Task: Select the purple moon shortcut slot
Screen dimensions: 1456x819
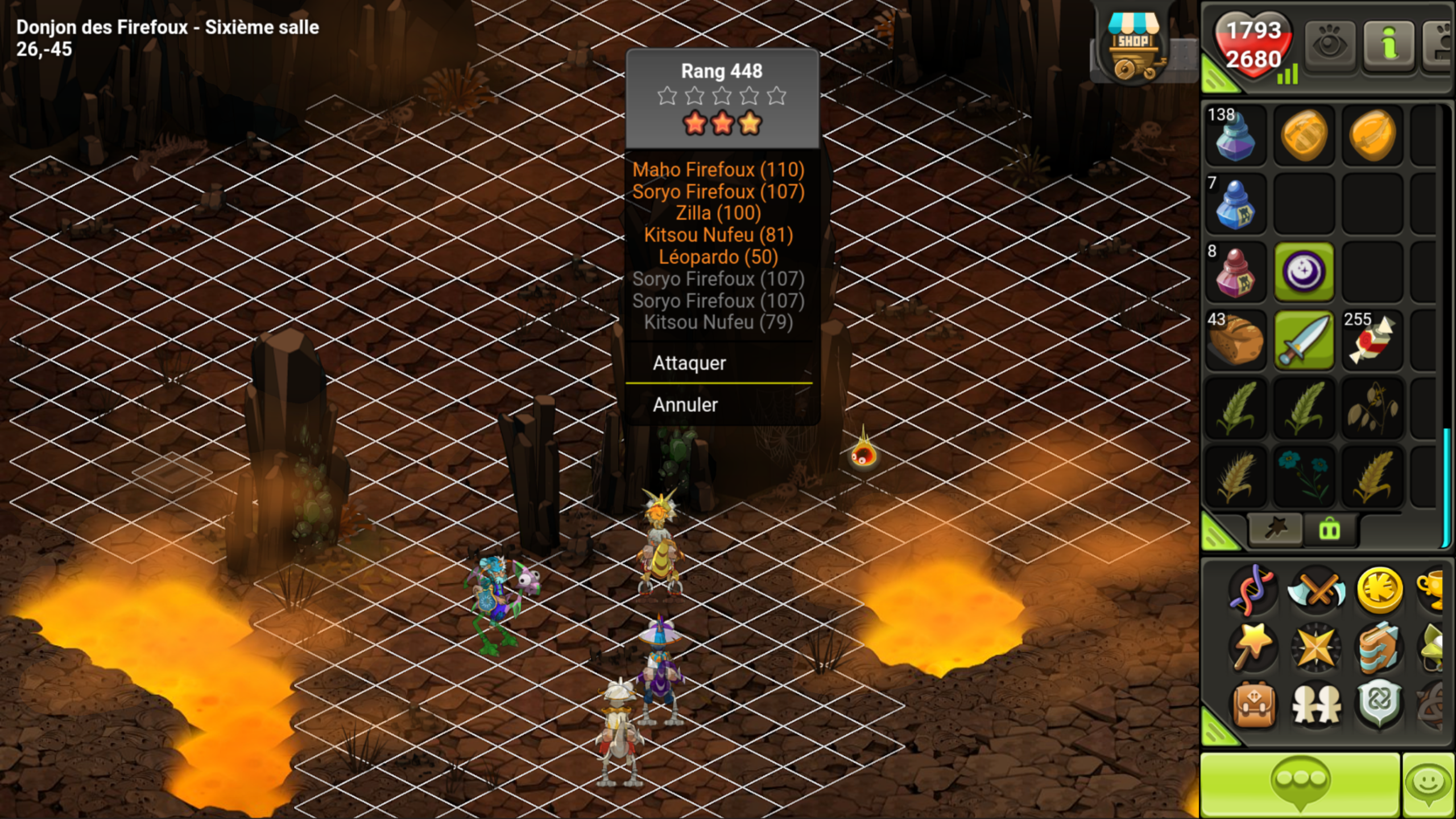Action: [1304, 272]
